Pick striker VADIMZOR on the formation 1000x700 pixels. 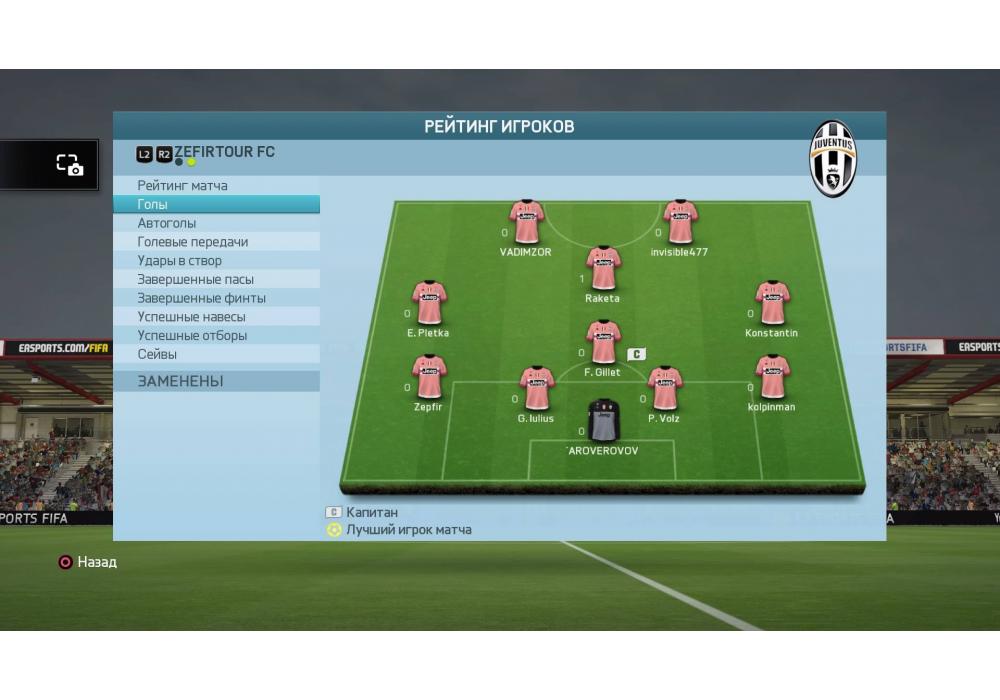526,222
